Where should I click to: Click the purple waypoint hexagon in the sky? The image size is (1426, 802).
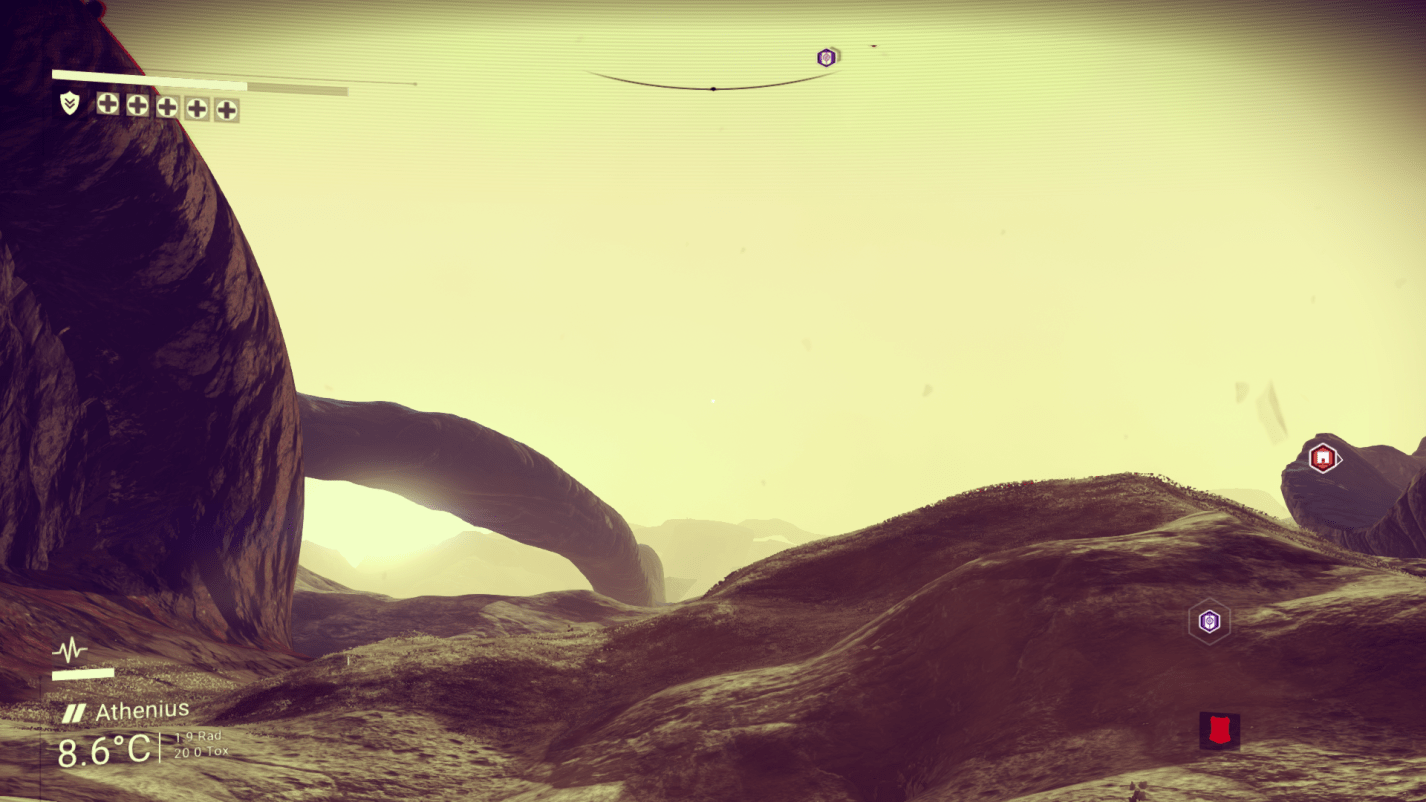tap(825, 57)
